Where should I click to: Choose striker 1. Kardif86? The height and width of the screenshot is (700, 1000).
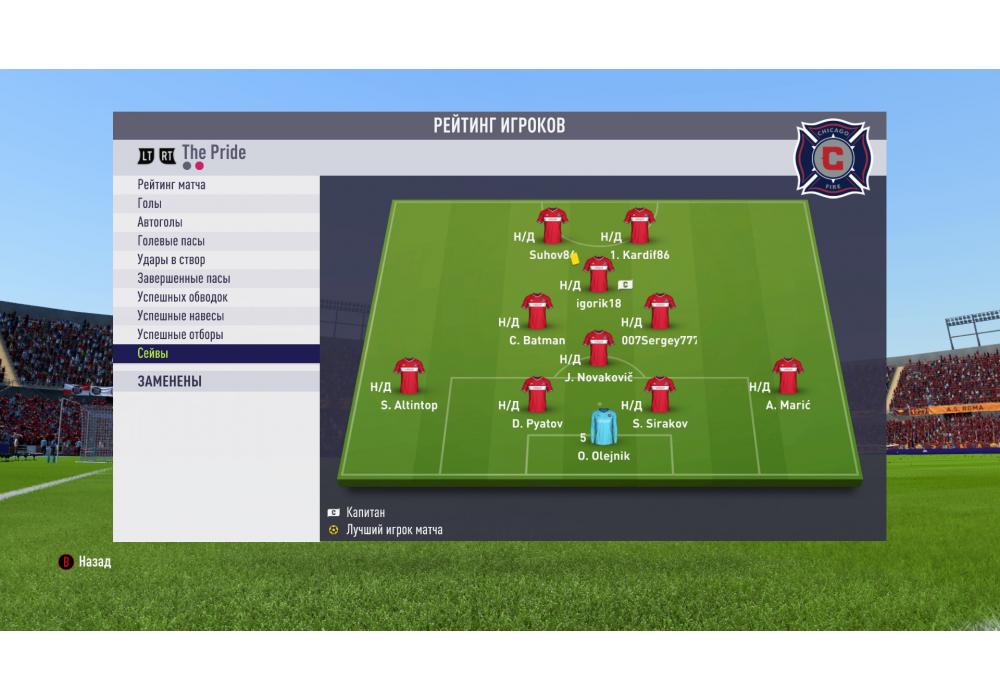(639, 226)
